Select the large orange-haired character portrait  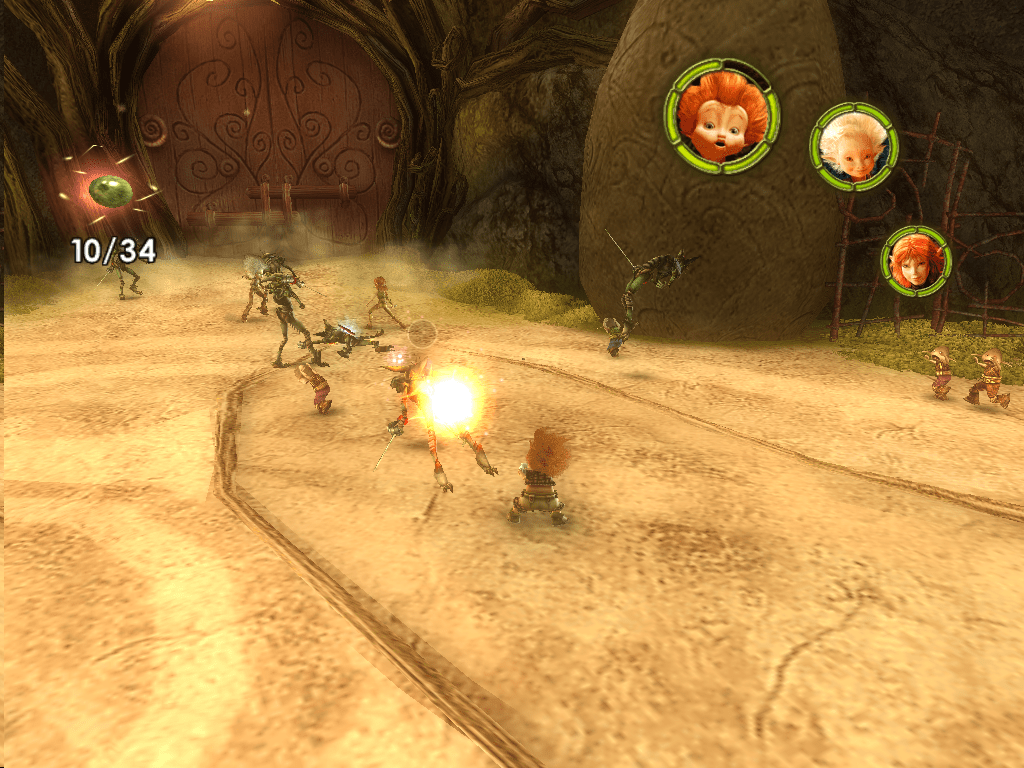[722, 115]
